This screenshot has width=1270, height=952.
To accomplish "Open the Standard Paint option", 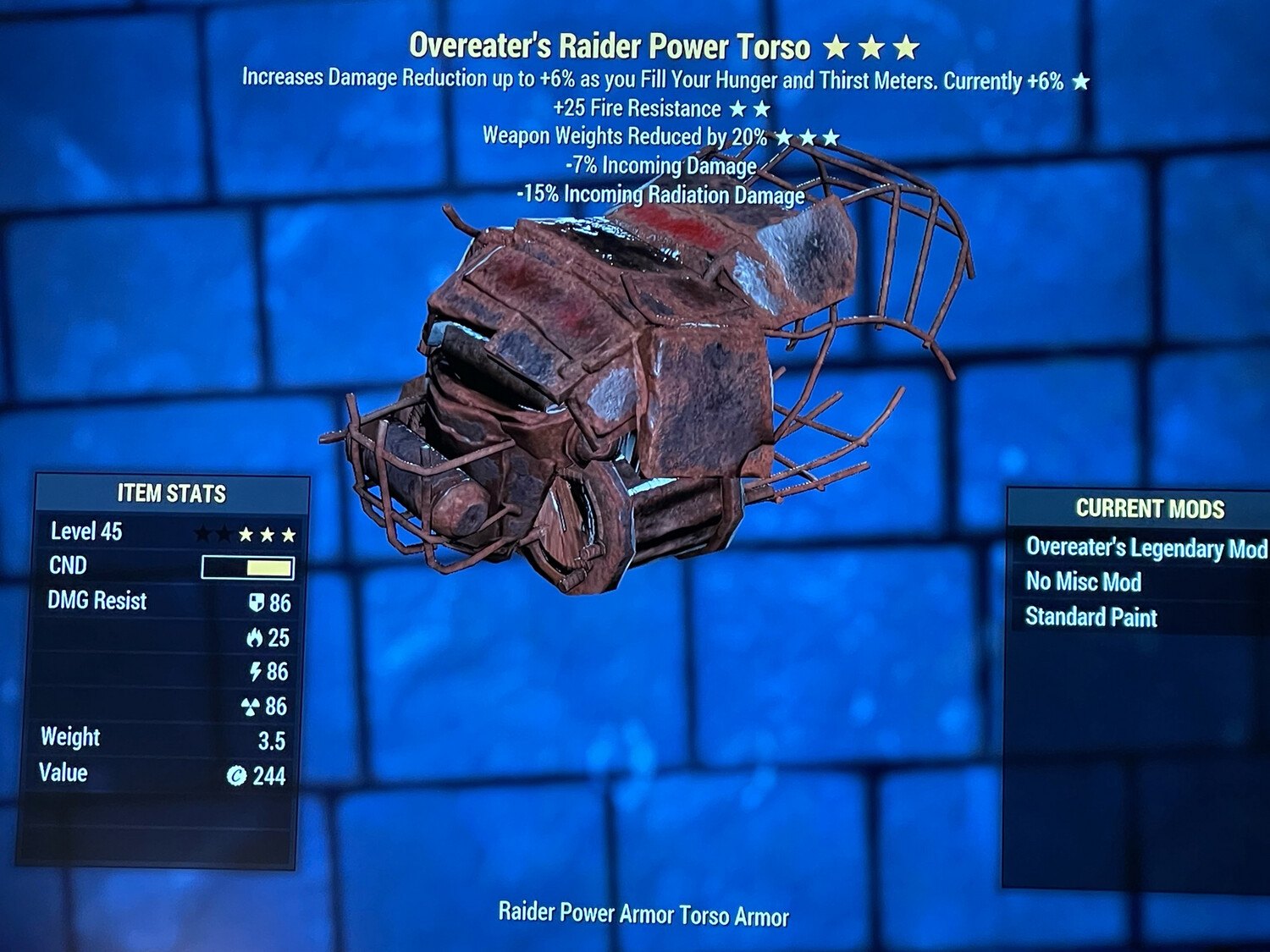I will click(1091, 618).
